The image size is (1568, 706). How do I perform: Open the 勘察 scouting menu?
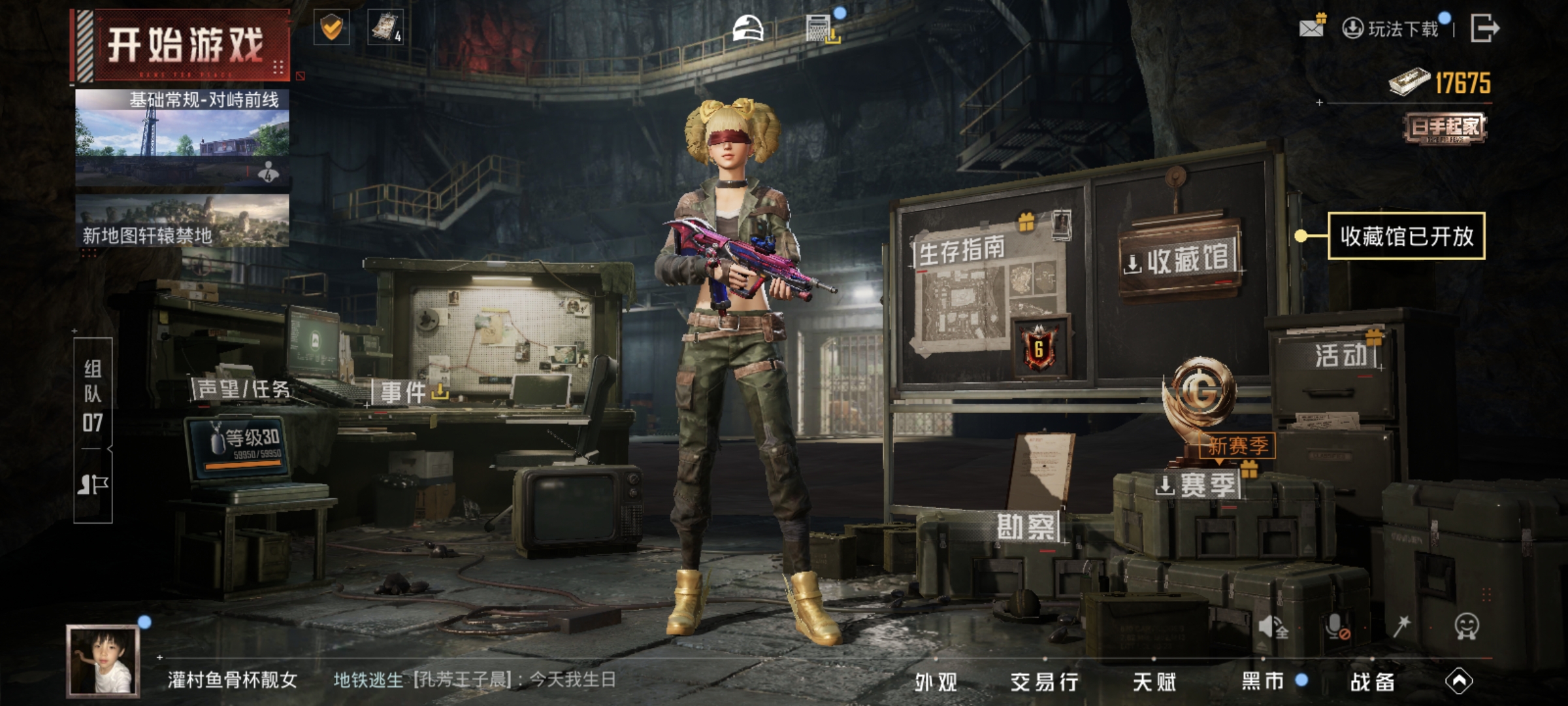(x=1026, y=527)
